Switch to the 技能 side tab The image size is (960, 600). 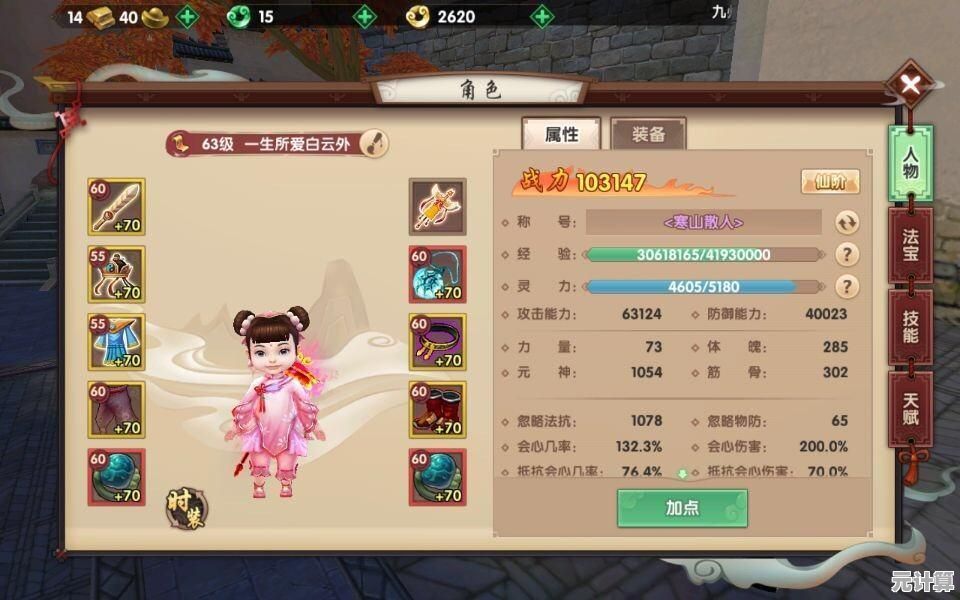910,327
